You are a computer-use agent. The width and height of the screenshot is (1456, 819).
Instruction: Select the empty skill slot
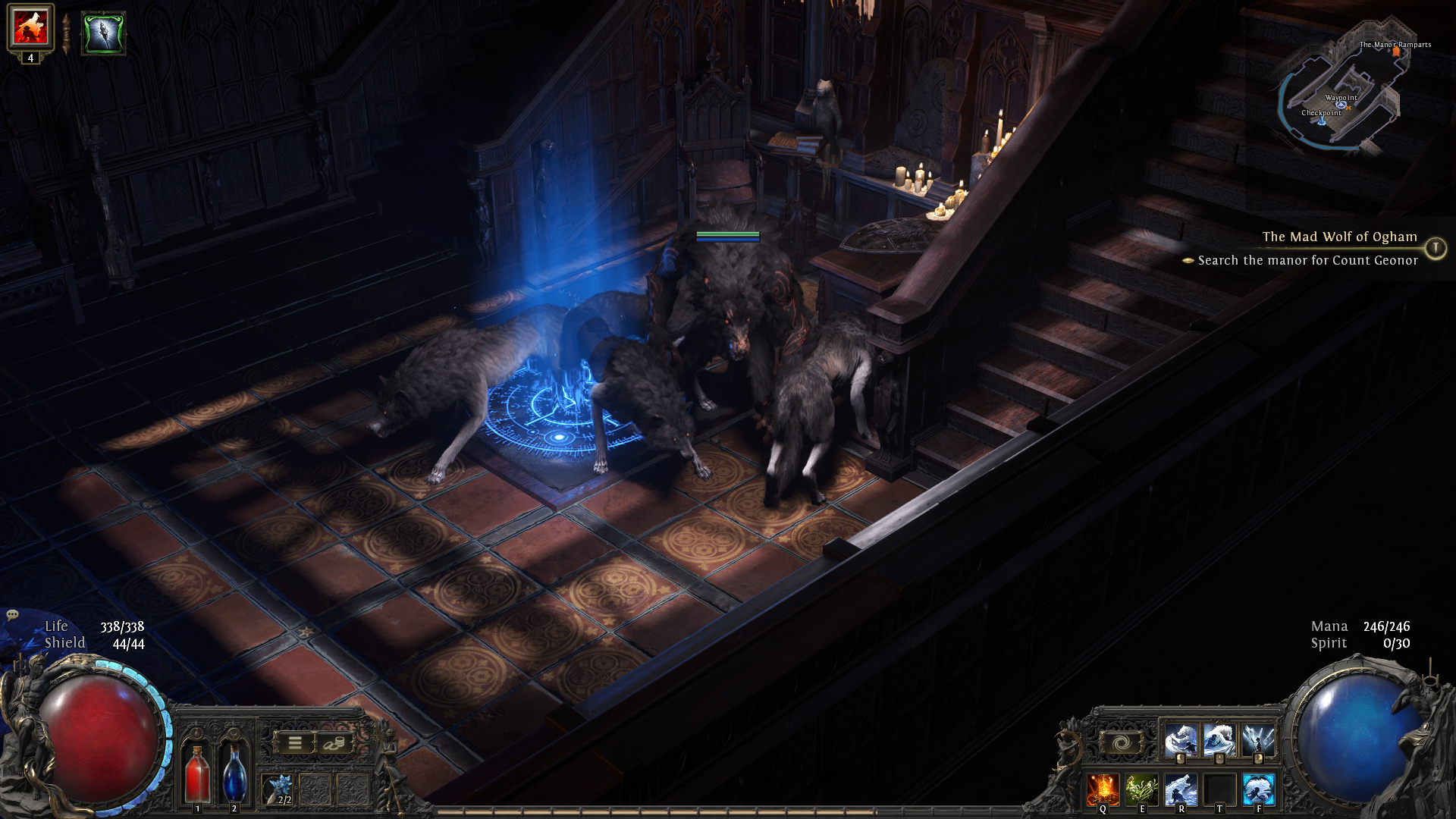[1219, 789]
